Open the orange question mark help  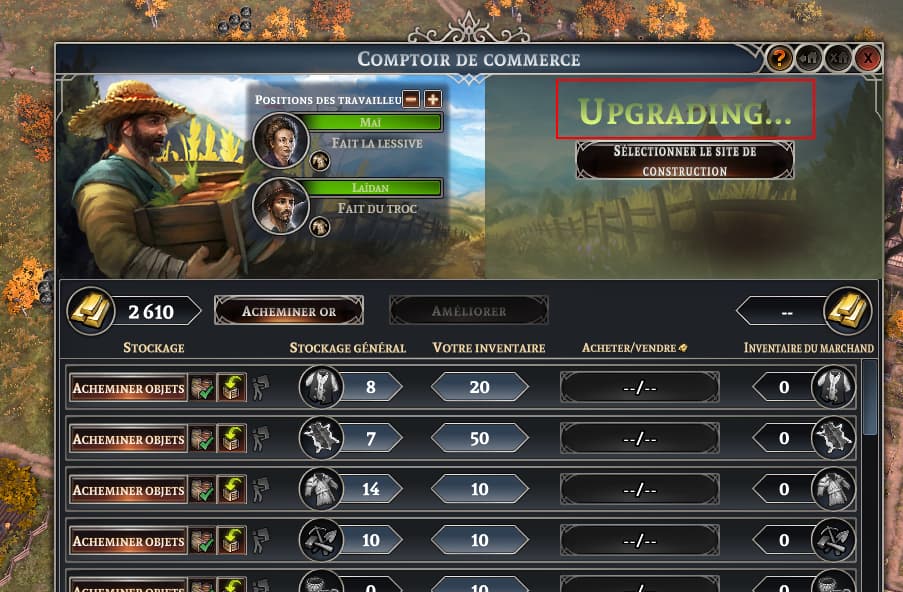click(780, 59)
